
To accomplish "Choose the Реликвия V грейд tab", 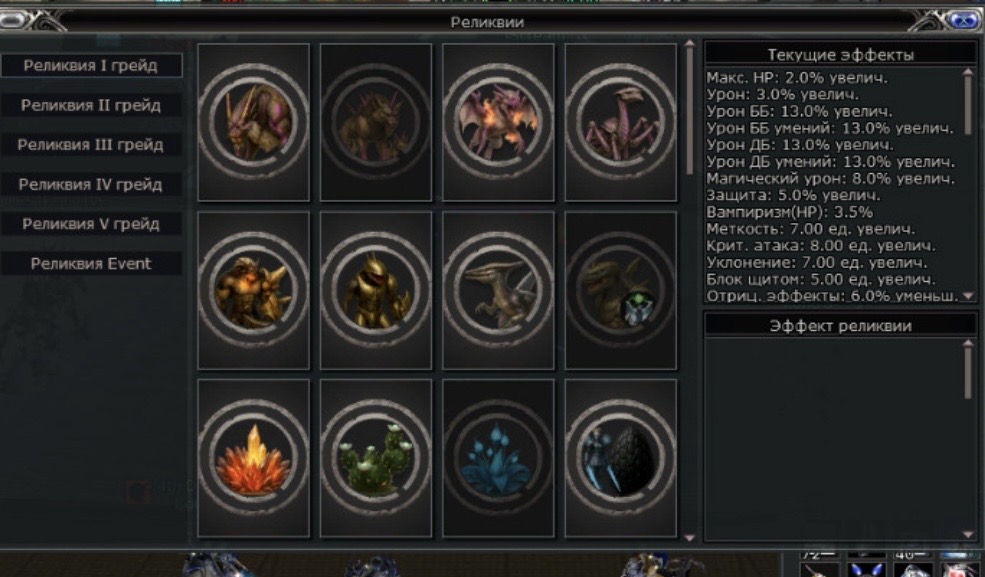I will 91,224.
